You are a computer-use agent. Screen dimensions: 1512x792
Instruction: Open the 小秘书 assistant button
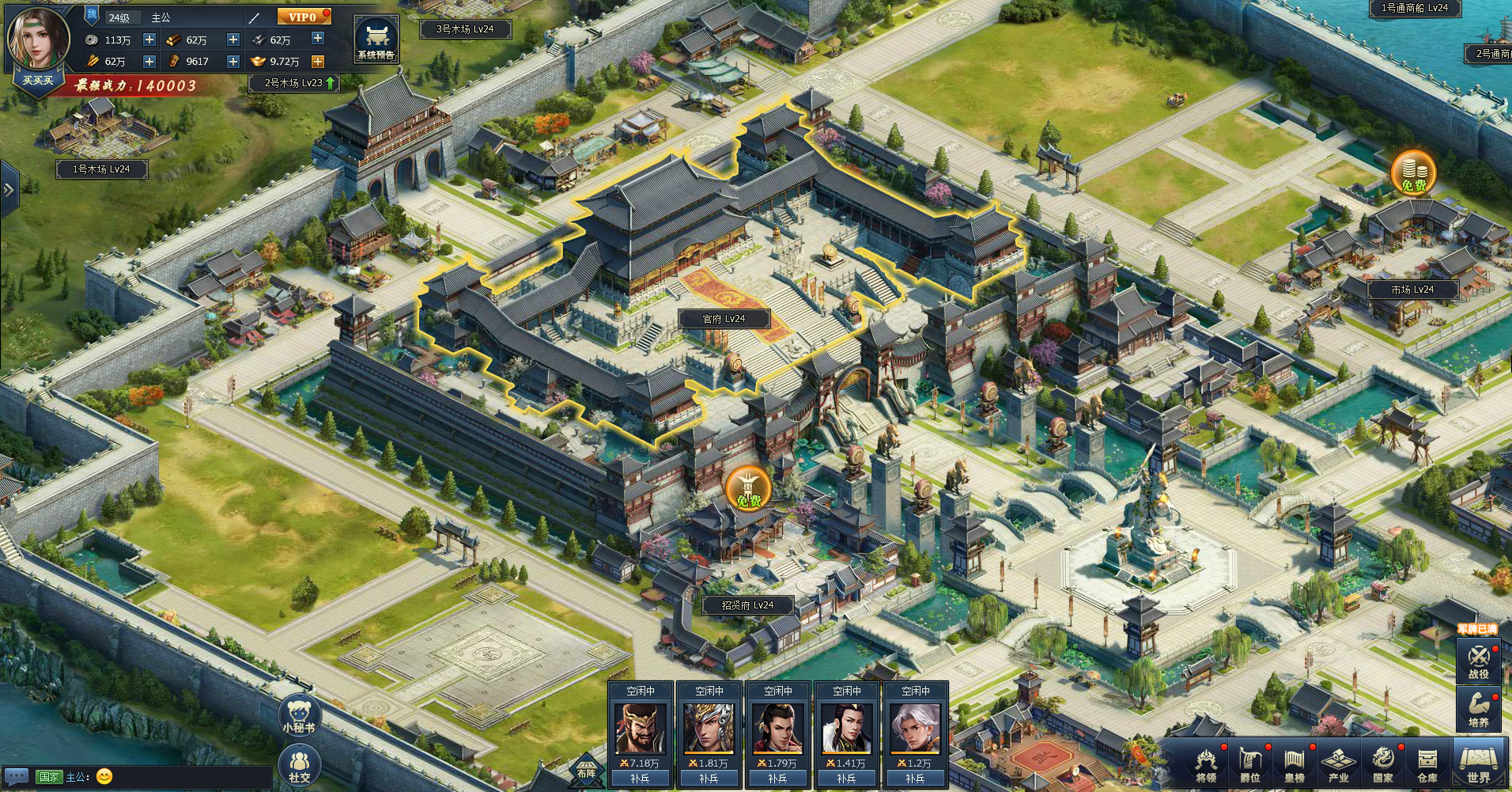click(x=299, y=716)
